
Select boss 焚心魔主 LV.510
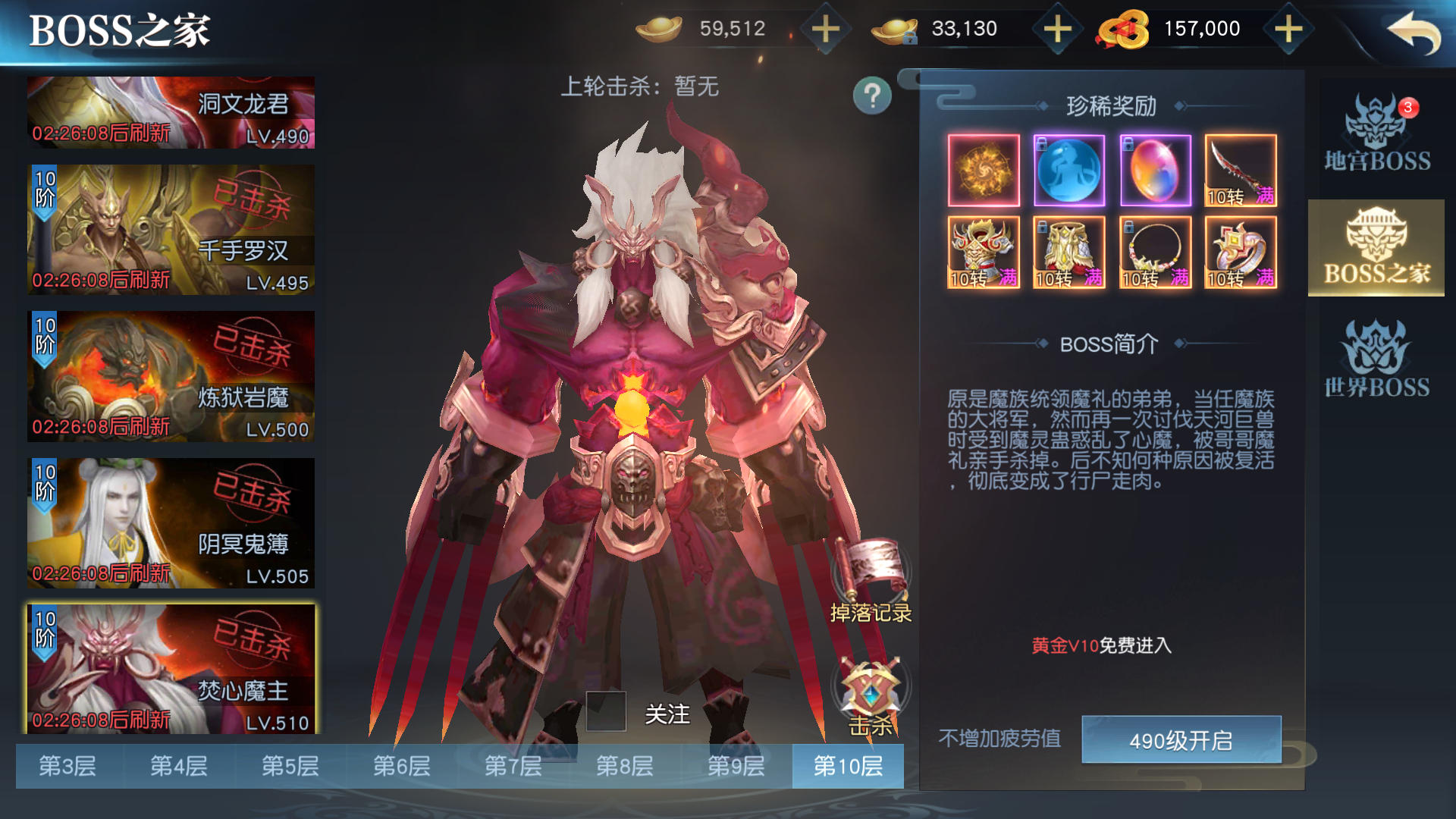coord(171,669)
